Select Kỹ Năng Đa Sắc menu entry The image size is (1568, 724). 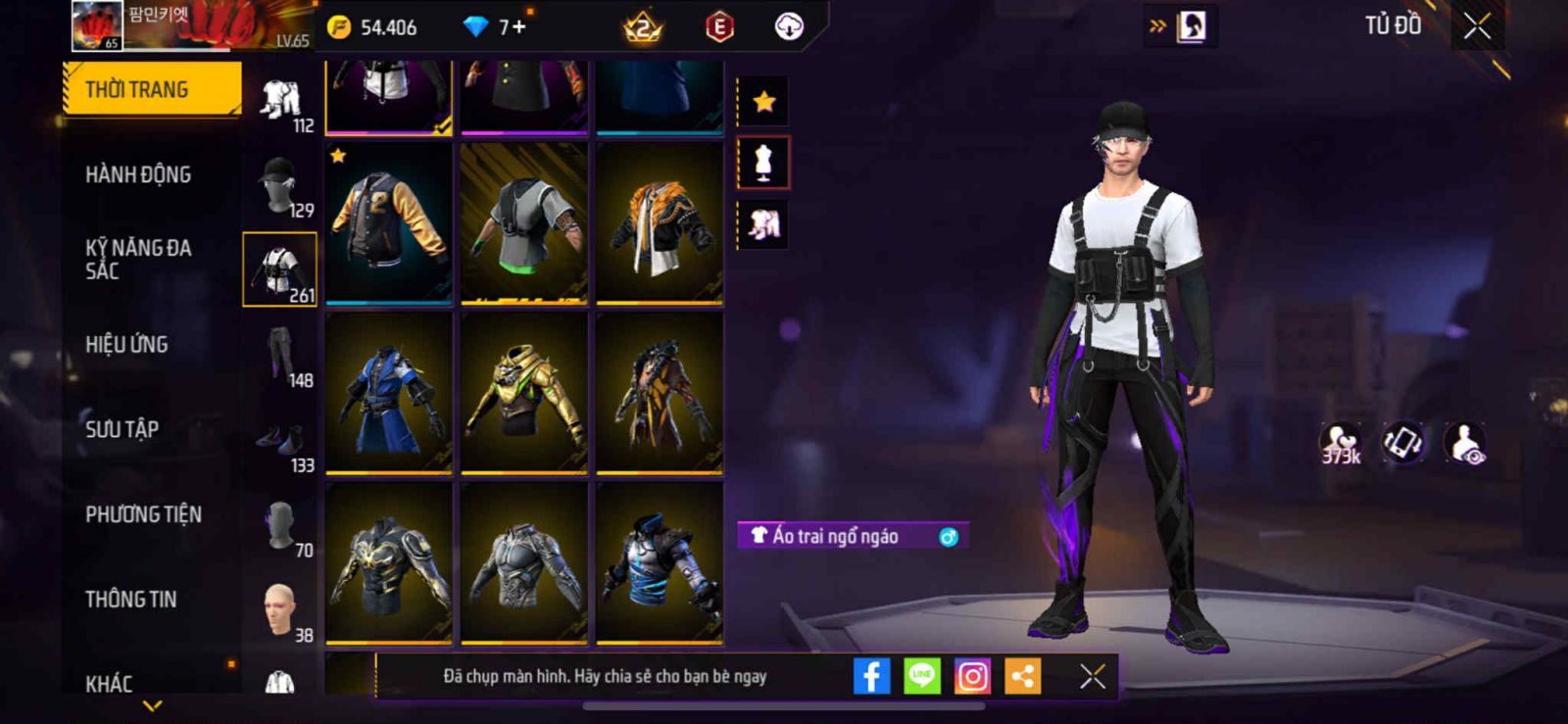[138, 260]
